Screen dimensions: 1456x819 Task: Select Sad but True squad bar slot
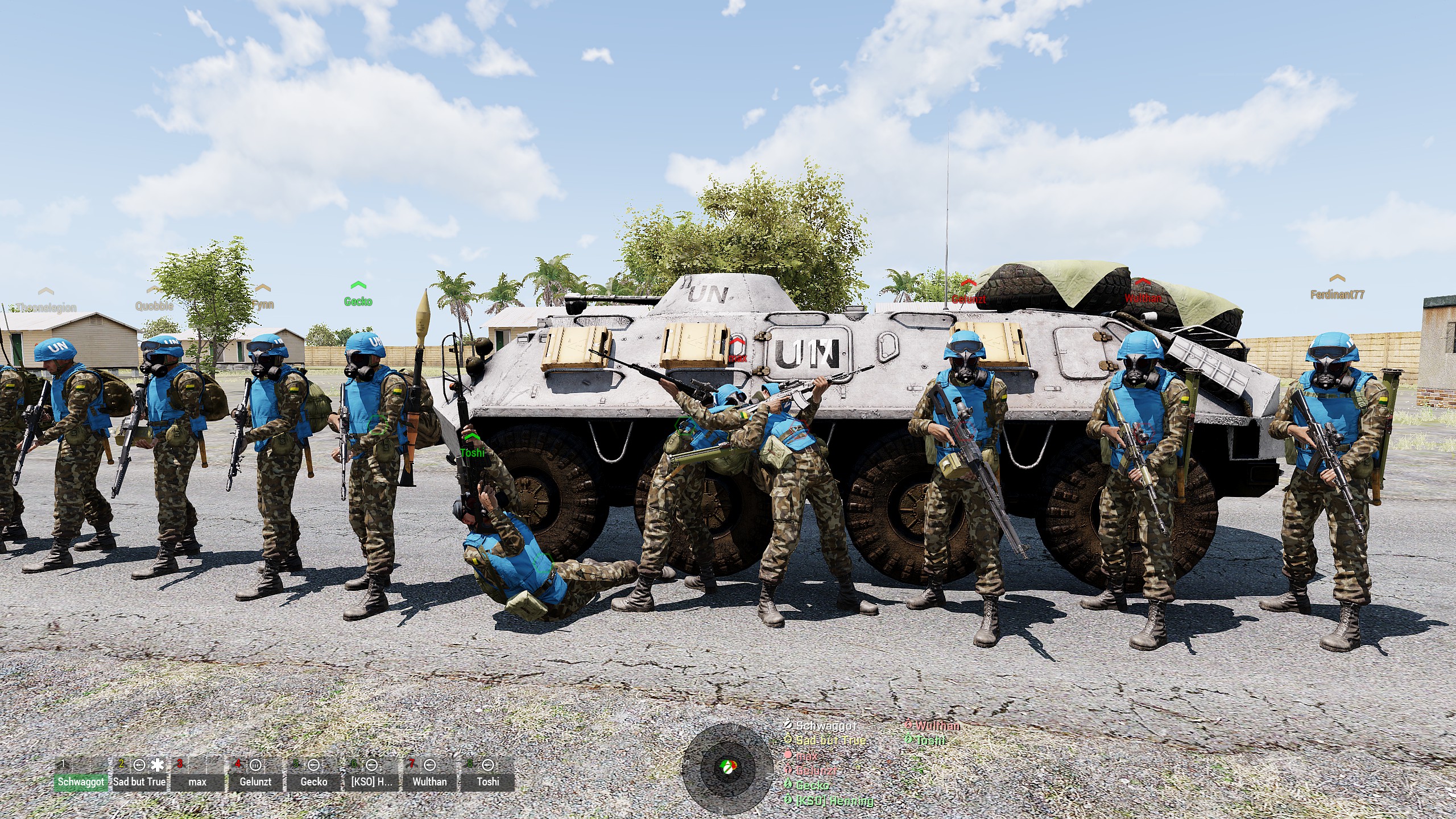(139, 781)
